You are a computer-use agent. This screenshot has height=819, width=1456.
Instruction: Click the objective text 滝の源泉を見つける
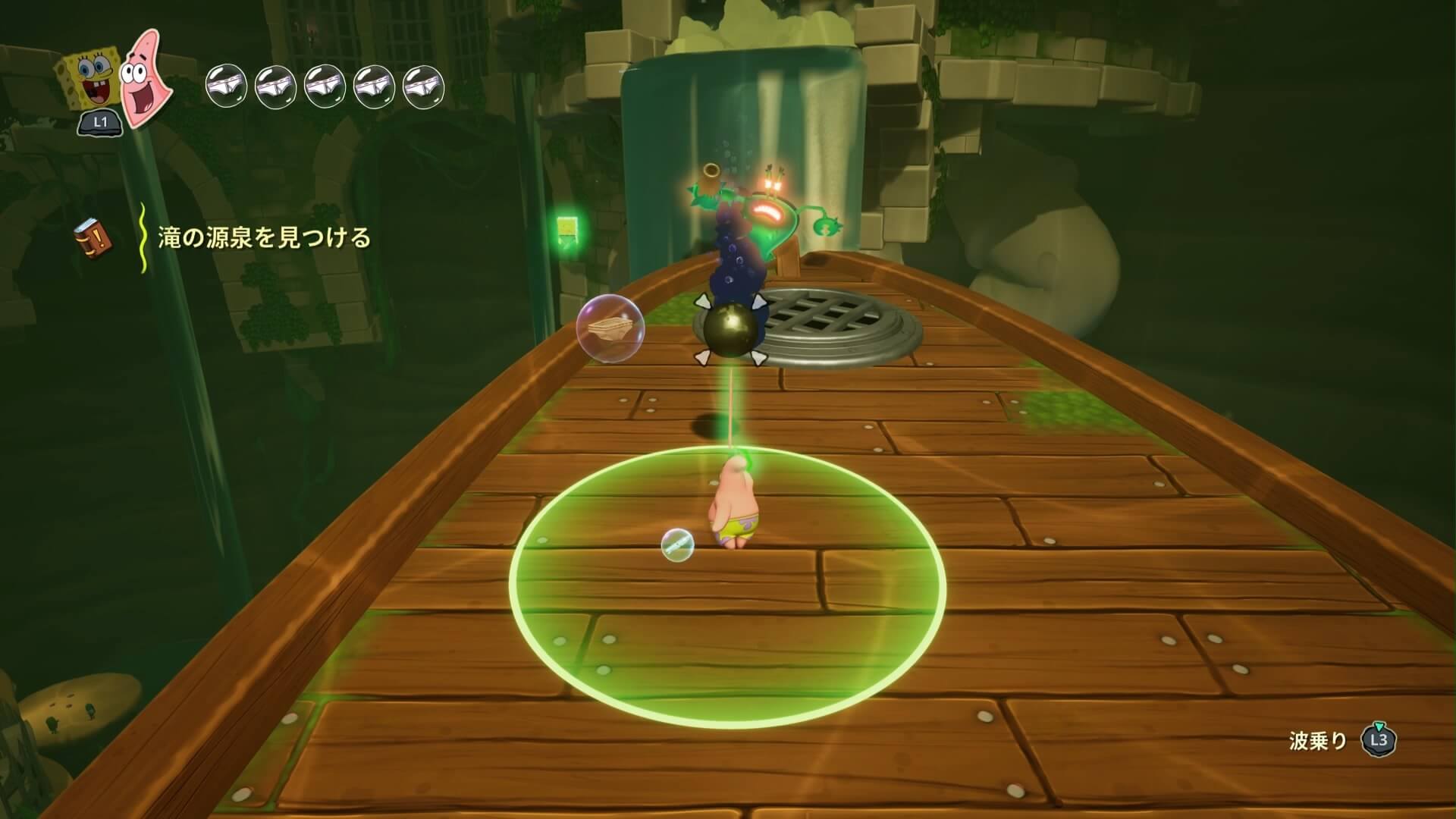264,238
